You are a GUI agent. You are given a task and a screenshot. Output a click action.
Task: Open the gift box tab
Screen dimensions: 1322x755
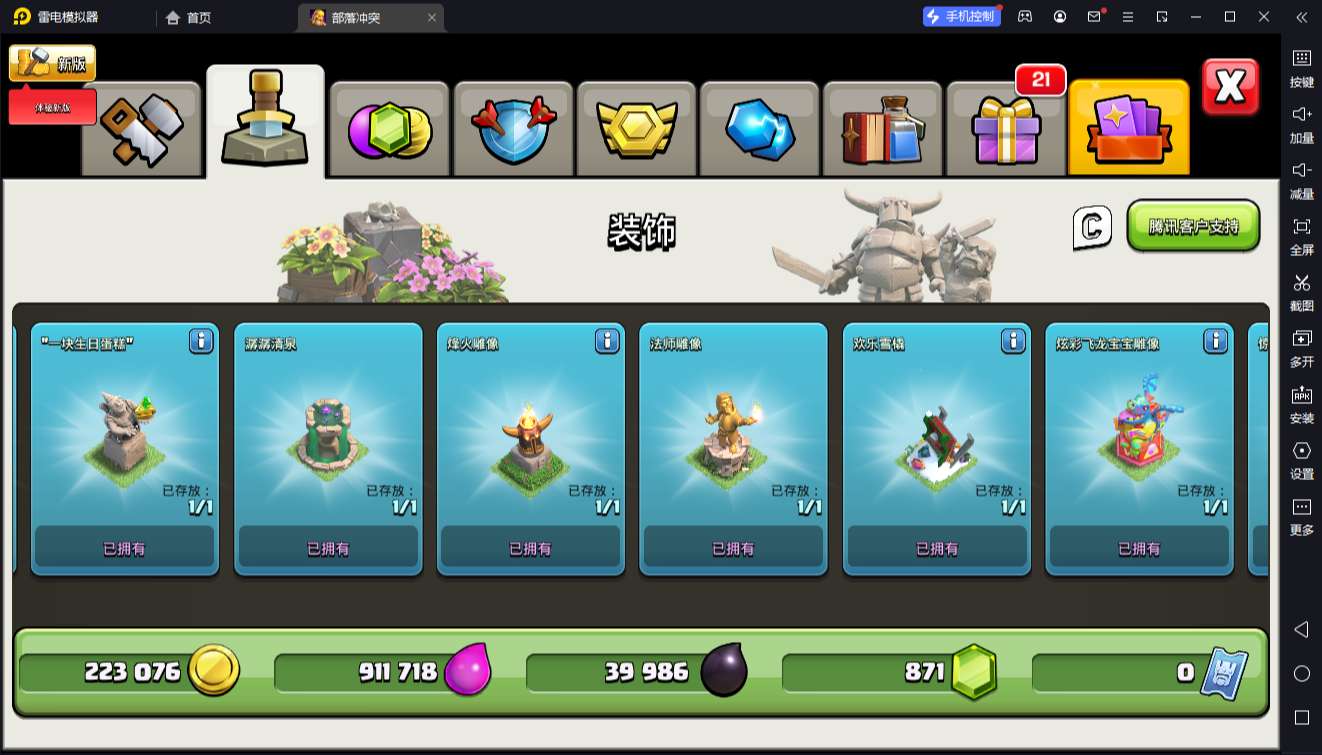tap(1006, 130)
